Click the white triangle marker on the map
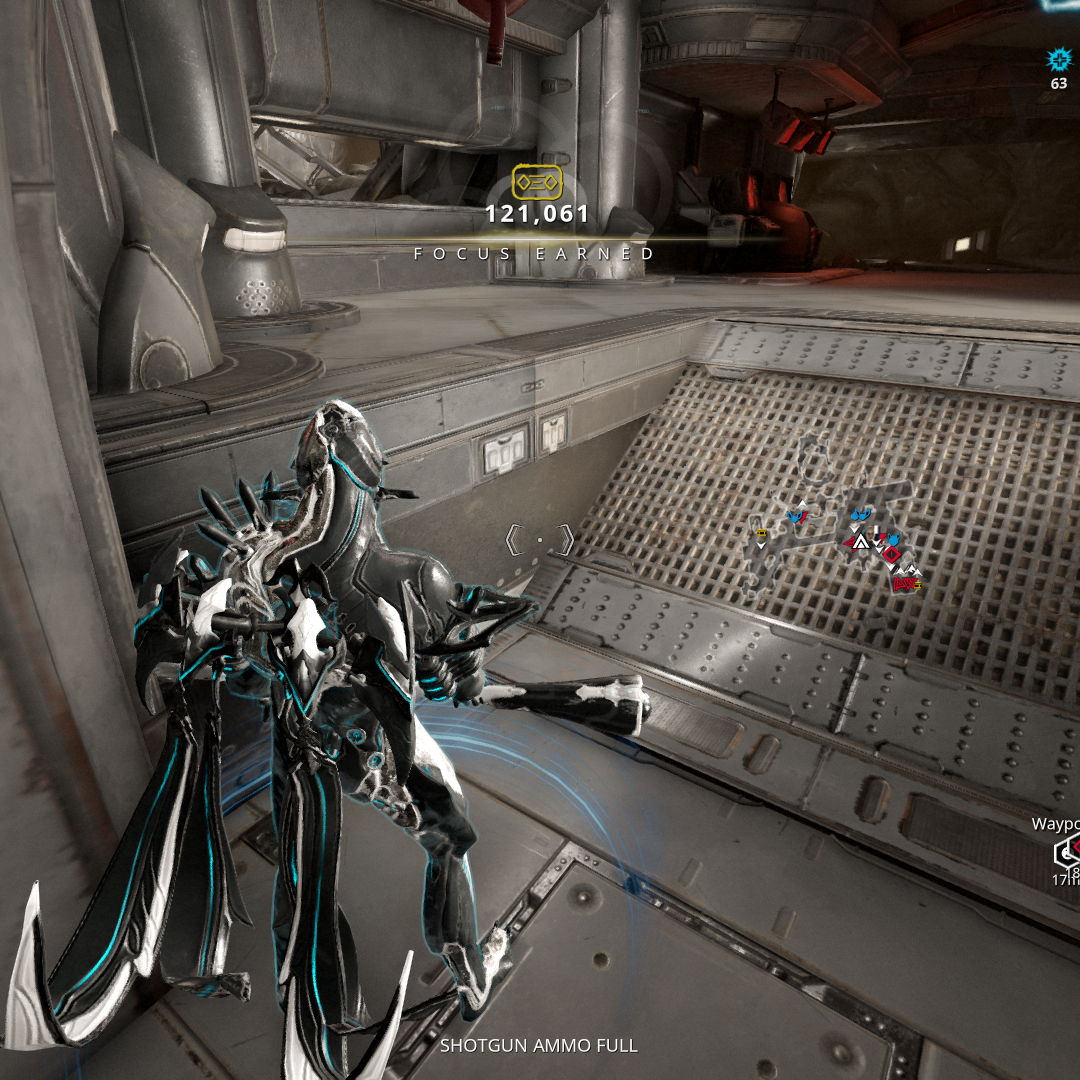This screenshot has height=1080, width=1080. point(859,542)
